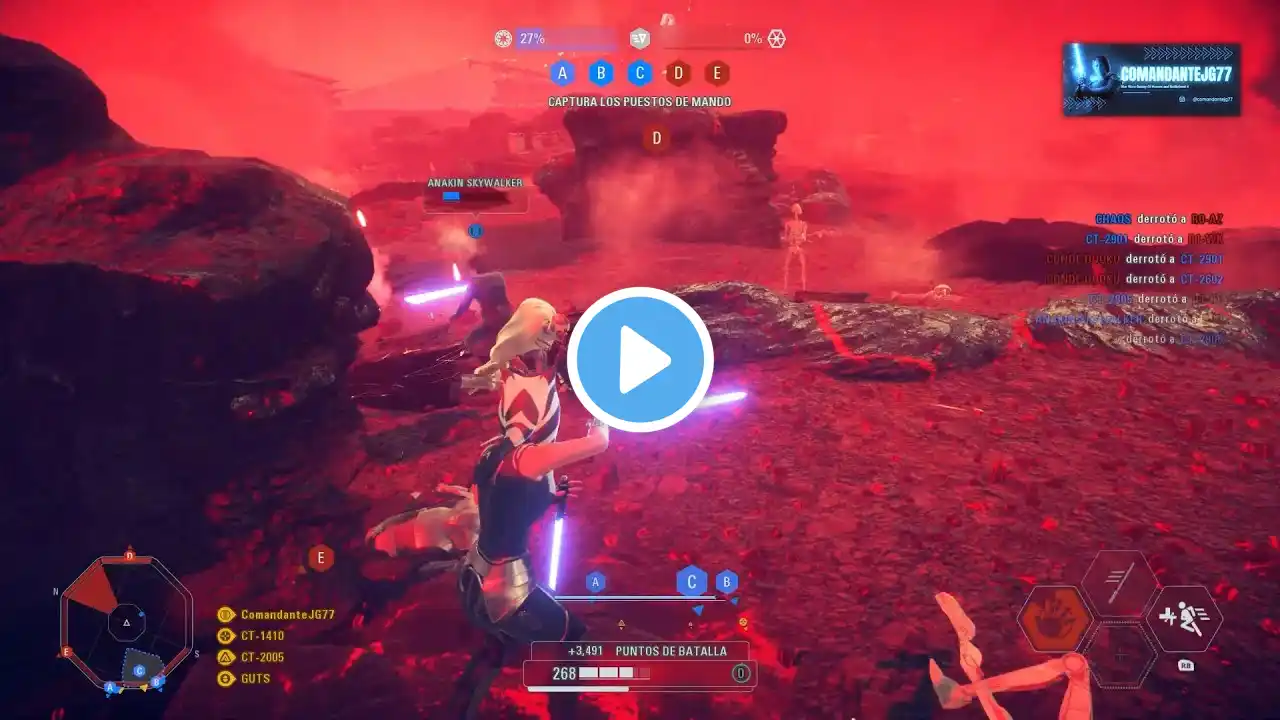Open the ComandanteJG77 channel banner
Viewport: 1280px width, 720px height.
(x=1151, y=79)
